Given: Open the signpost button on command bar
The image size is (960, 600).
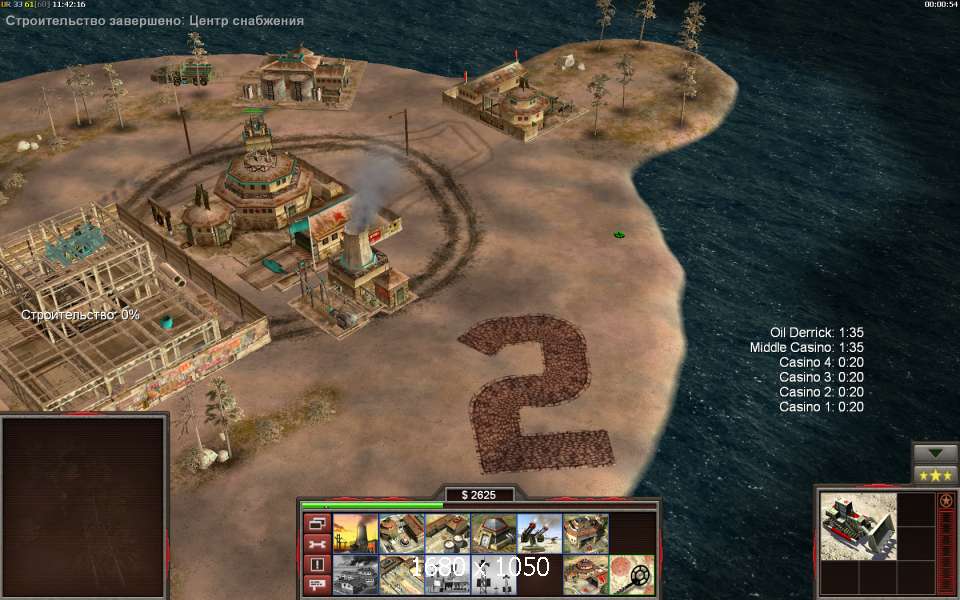Looking at the screenshot, I should click(x=317, y=585).
